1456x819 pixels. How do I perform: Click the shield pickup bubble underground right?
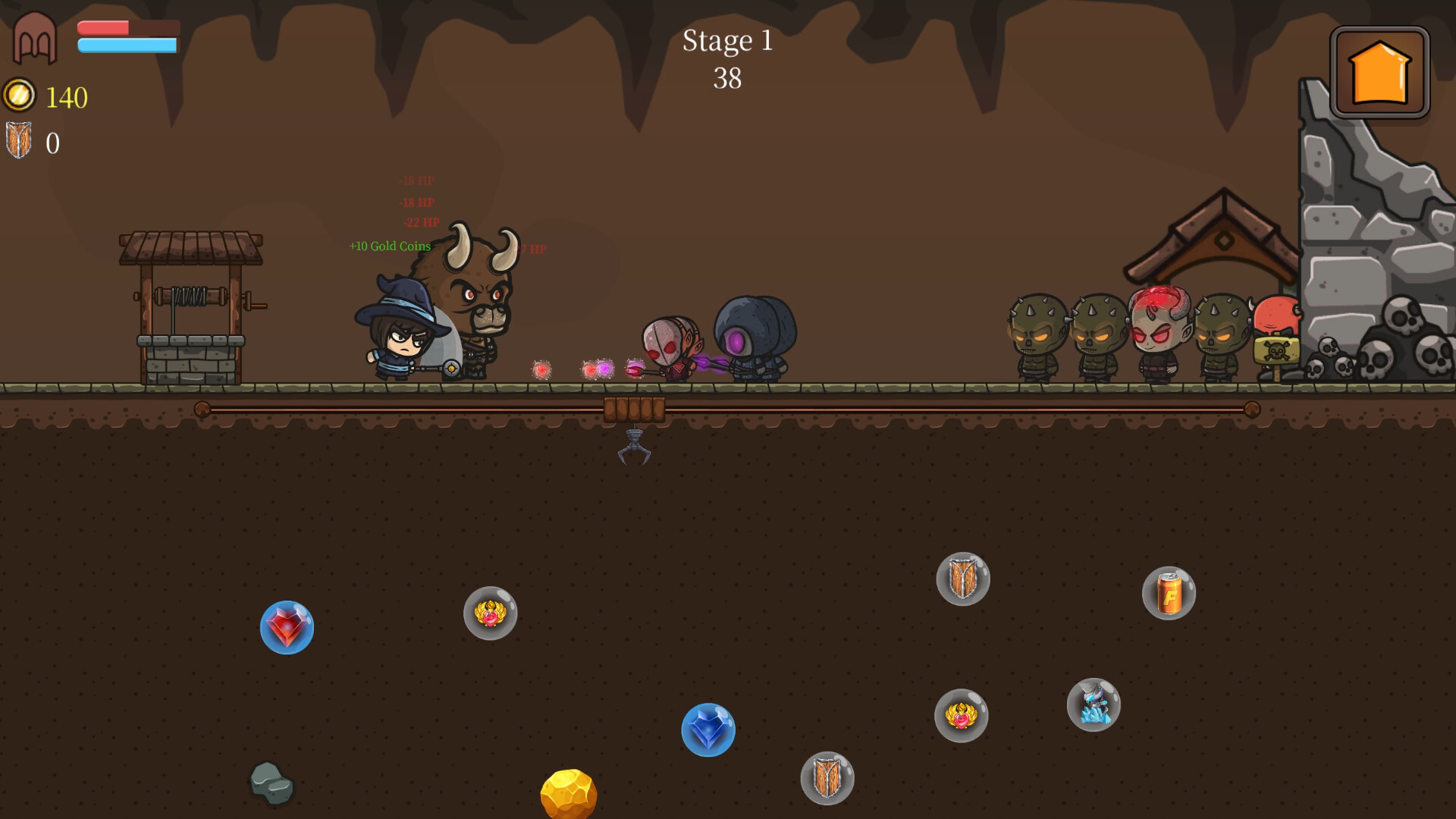pos(964,579)
